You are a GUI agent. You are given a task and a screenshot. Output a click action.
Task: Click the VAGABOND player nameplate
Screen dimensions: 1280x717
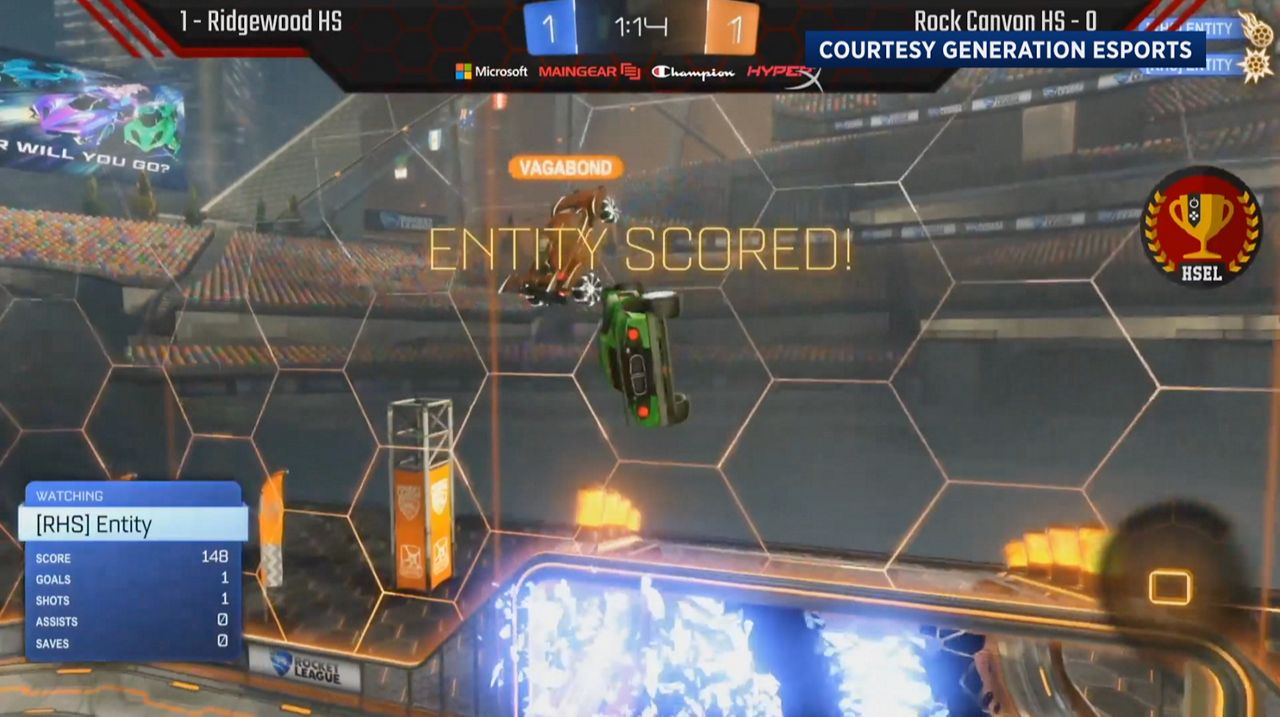coord(566,168)
